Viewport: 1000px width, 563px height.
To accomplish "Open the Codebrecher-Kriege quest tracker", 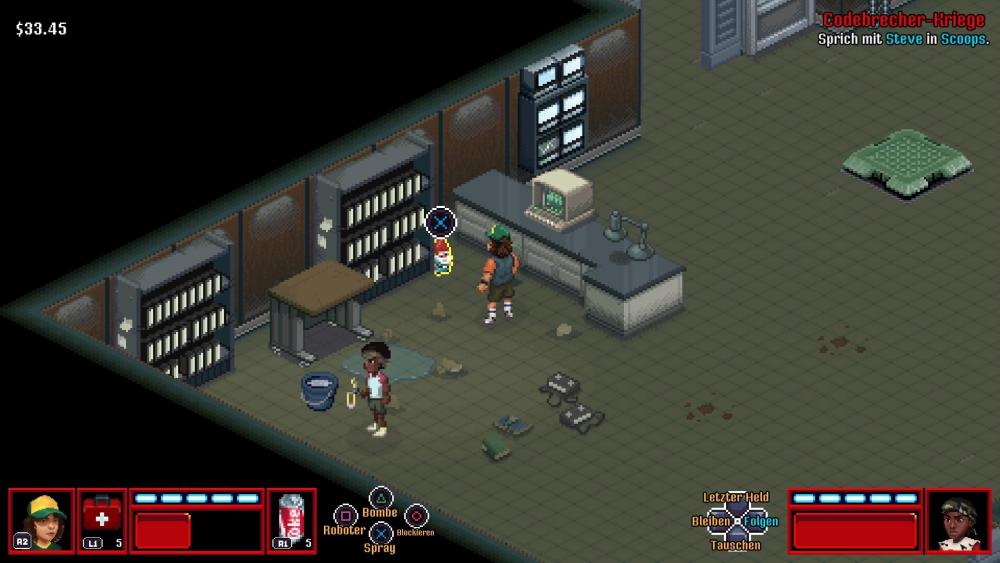I will tap(903, 21).
